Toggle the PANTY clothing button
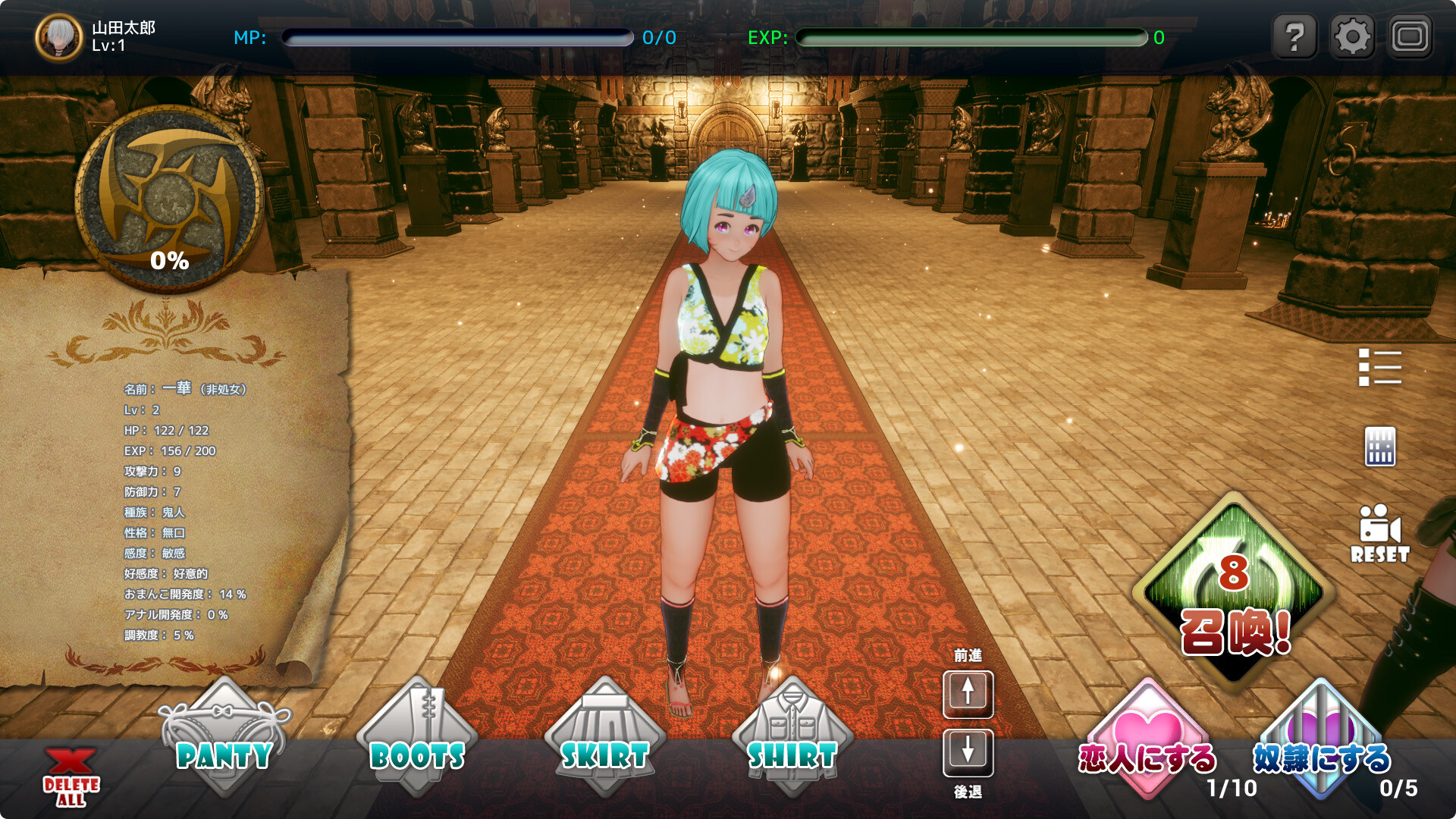Image resolution: width=1456 pixels, height=819 pixels. 224,740
